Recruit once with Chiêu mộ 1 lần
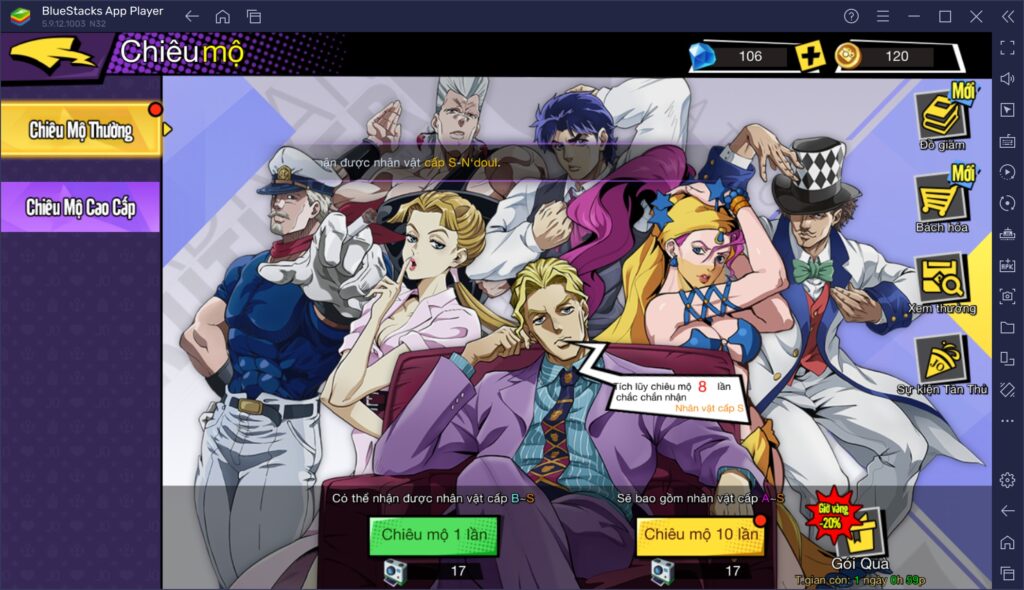Image resolution: width=1024 pixels, height=590 pixels. point(434,535)
